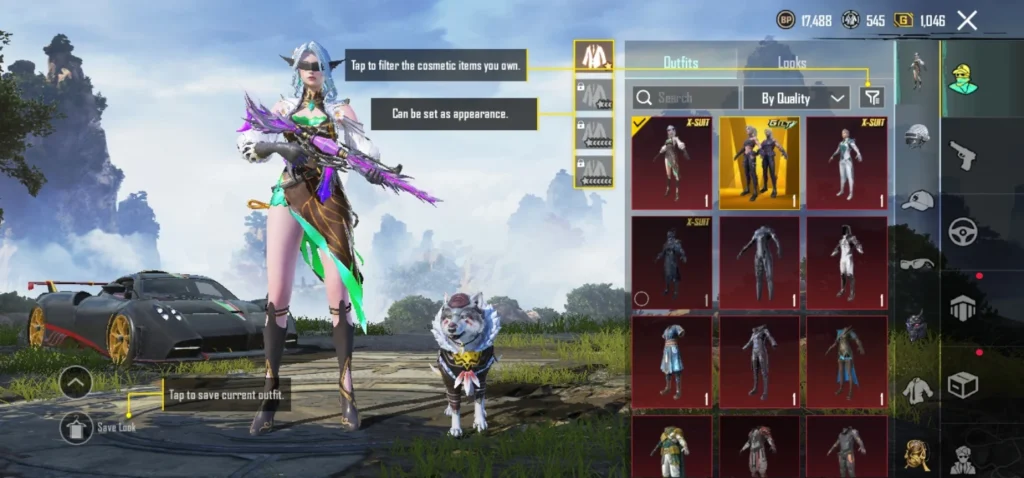Choose the golden two-character outfit tile
Screen dimensions: 1024x478
coord(759,163)
